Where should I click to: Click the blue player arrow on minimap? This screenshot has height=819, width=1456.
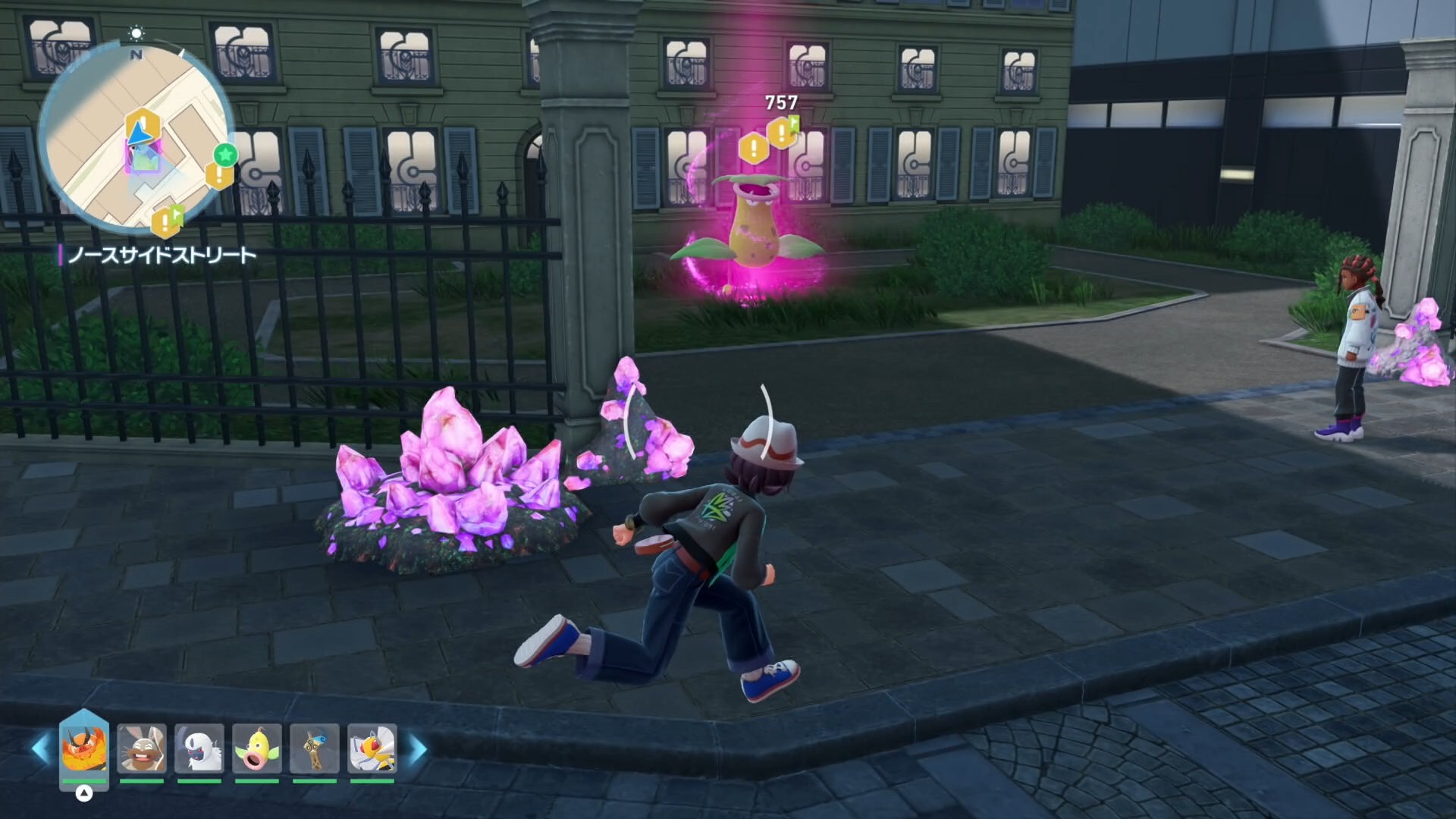(x=138, y=134)
